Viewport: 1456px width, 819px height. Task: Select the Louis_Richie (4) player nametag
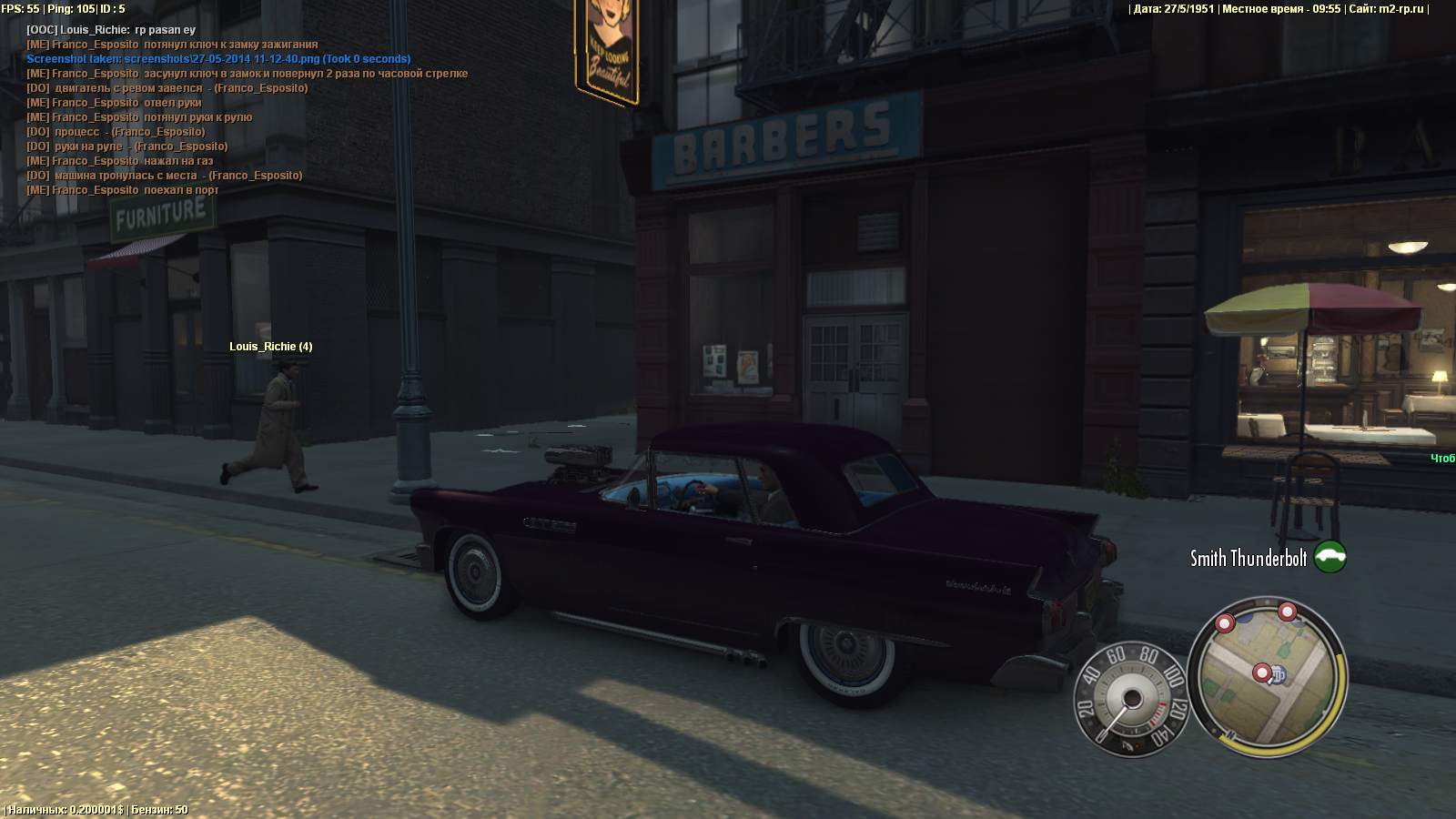tap(270, 347)
